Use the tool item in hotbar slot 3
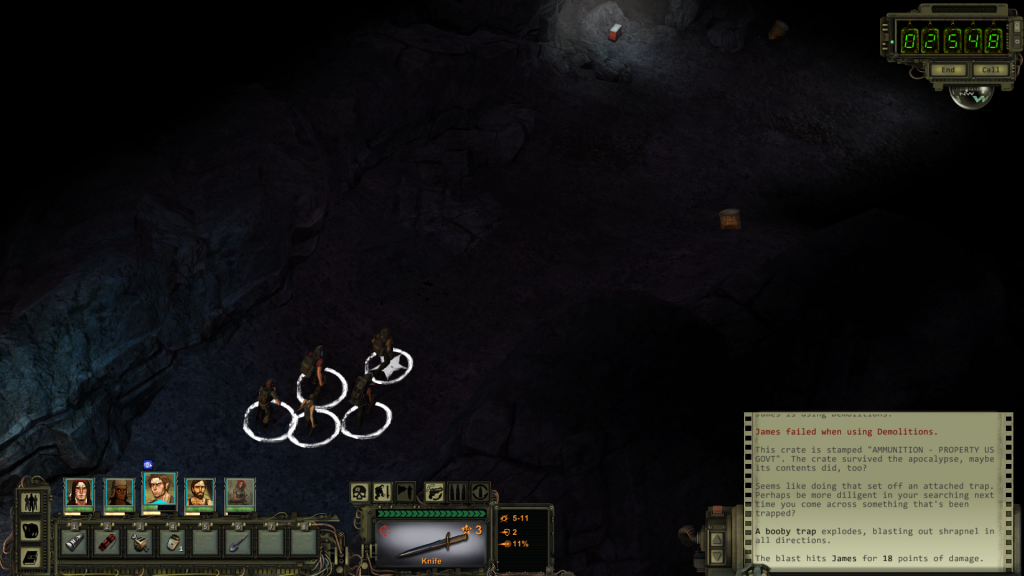This screenshot has height=576, width=1024. coord(140,542)
